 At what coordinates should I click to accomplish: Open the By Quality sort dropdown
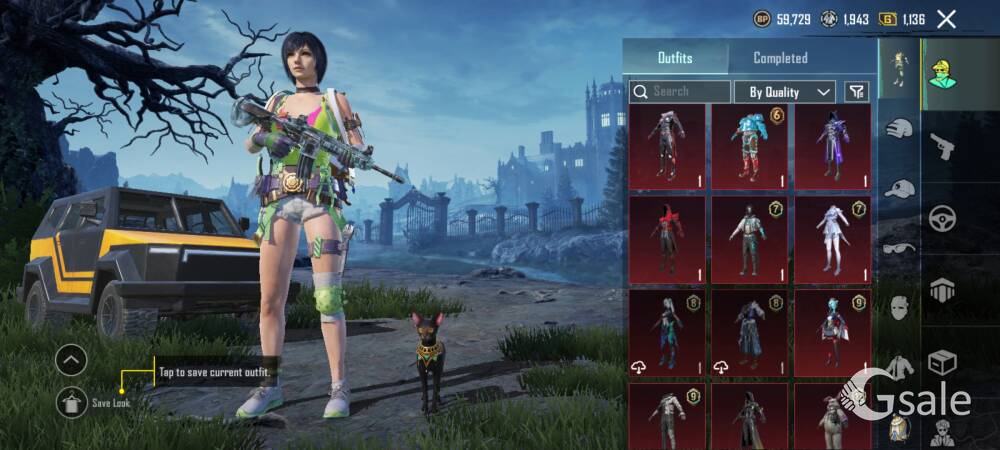coord(784,92)
